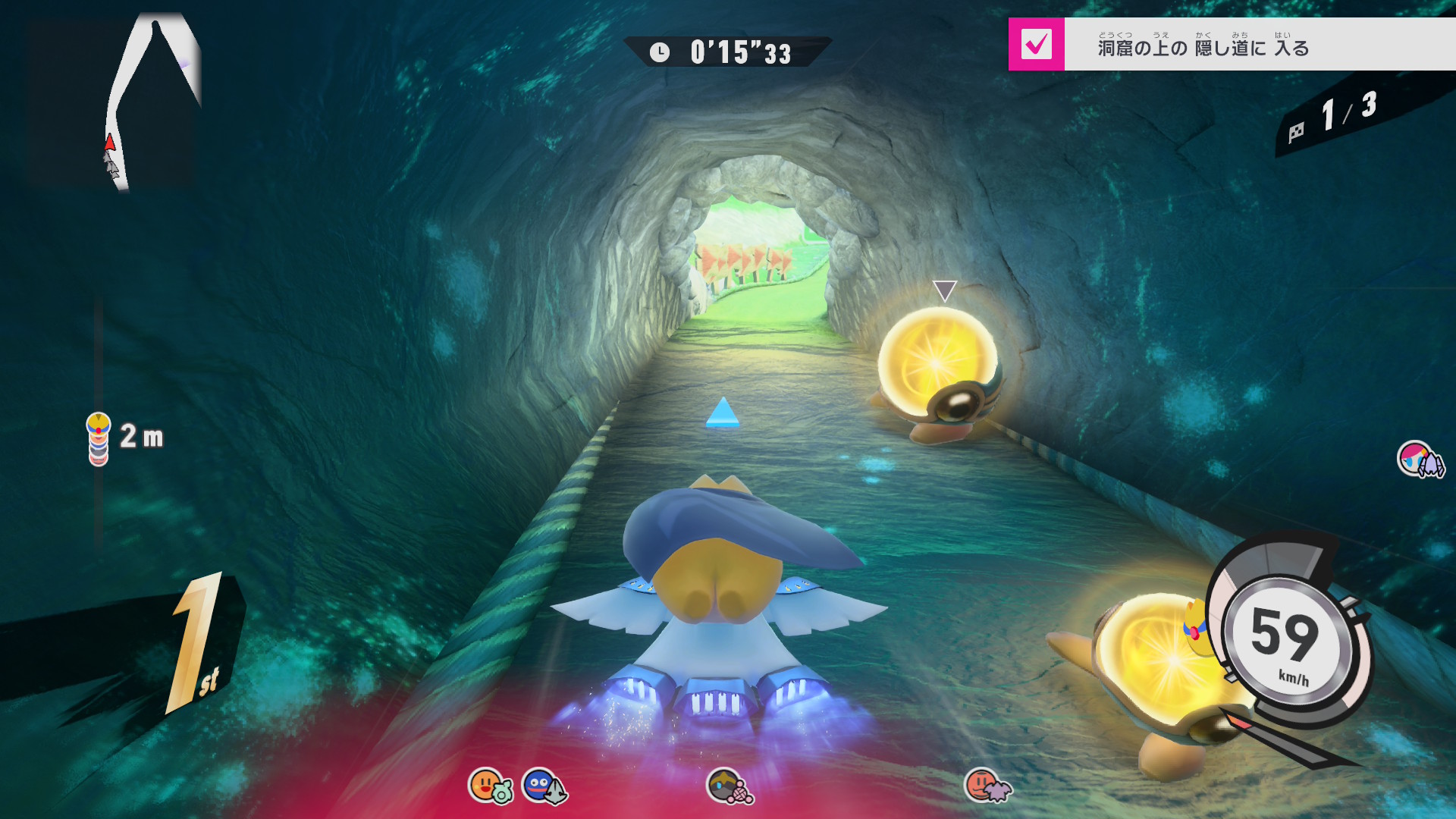Choose the red-orange racer with bat machine
The width and height of the screenshot is (1456, 819).
(987, 786)
